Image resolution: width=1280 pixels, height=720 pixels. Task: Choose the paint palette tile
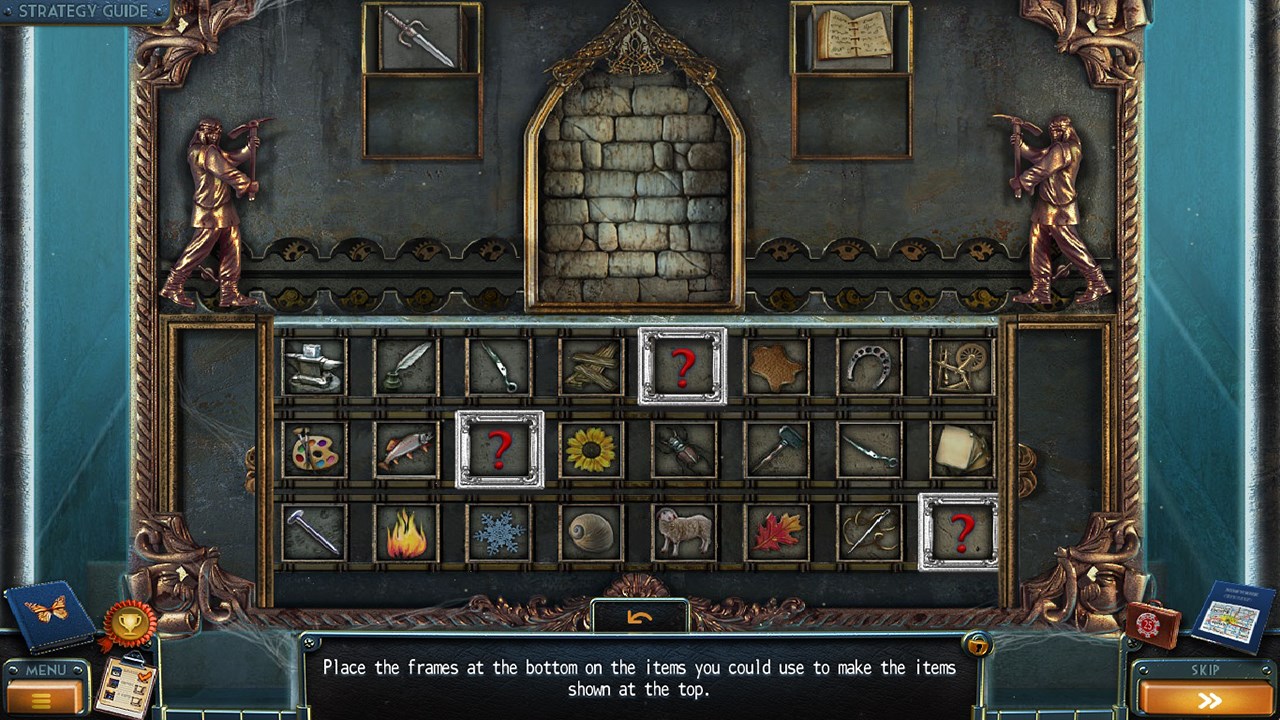[x=314, y=450]
